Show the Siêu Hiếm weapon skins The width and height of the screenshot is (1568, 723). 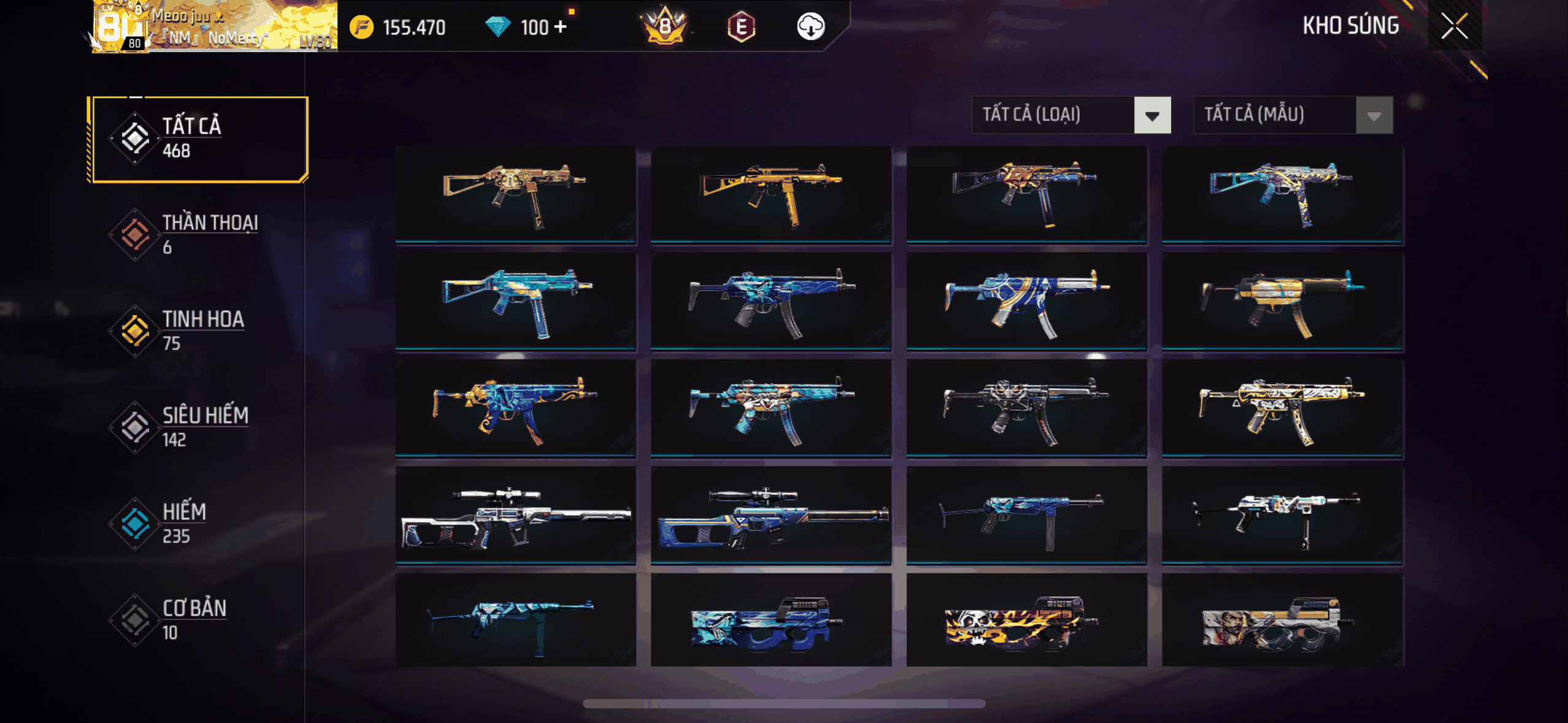(198, 427)
